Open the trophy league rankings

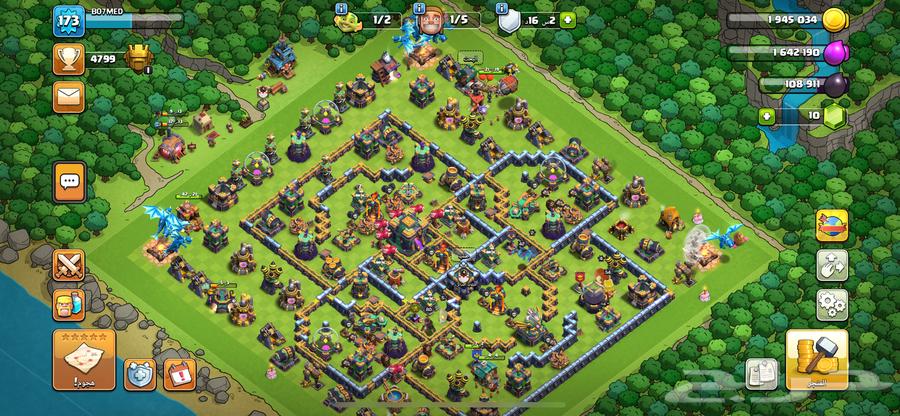(69, 59)
